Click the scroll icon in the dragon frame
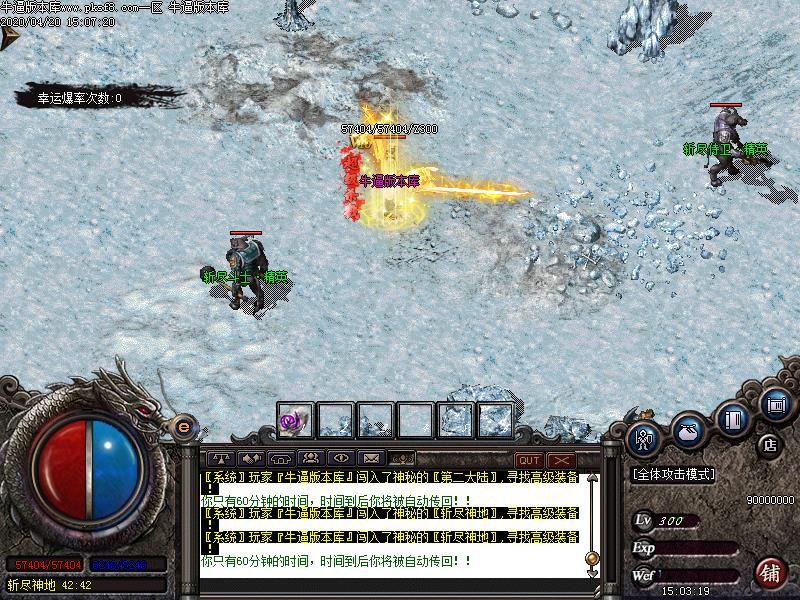Image resolution: width=800 pixels, height=600 pixels. pos(774,404)
